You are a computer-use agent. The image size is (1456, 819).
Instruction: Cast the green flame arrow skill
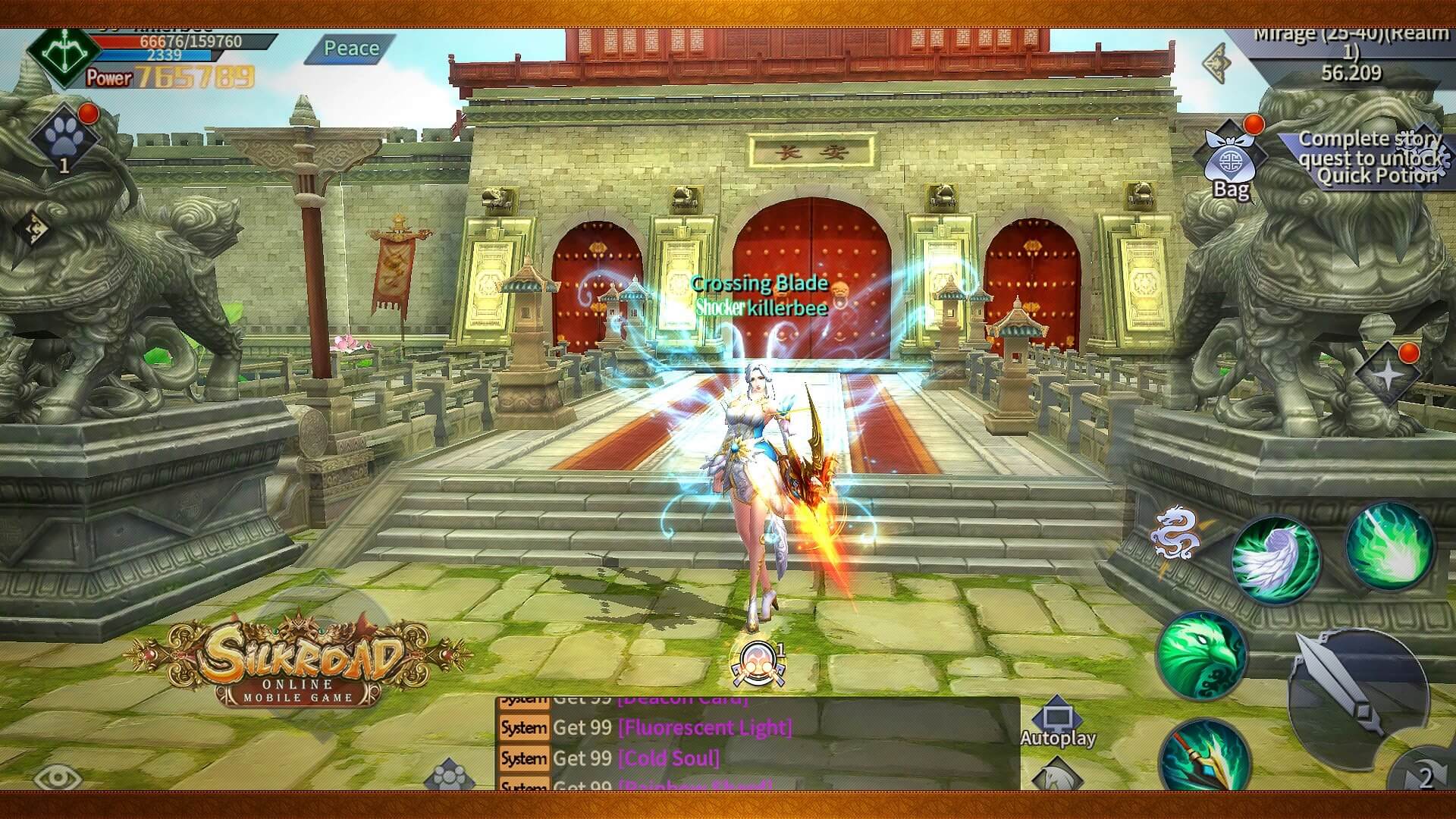click(1389, 544)
